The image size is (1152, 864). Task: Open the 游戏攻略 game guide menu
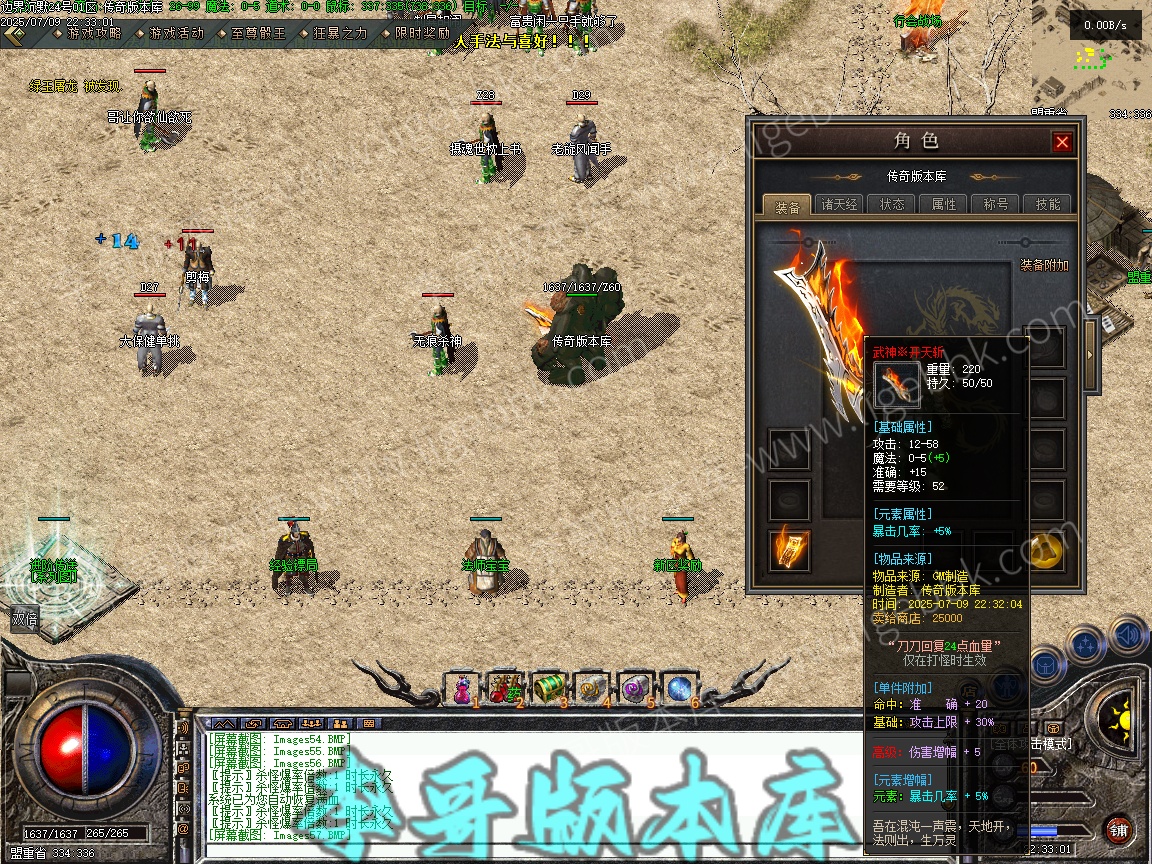click(x=93, y=33)
